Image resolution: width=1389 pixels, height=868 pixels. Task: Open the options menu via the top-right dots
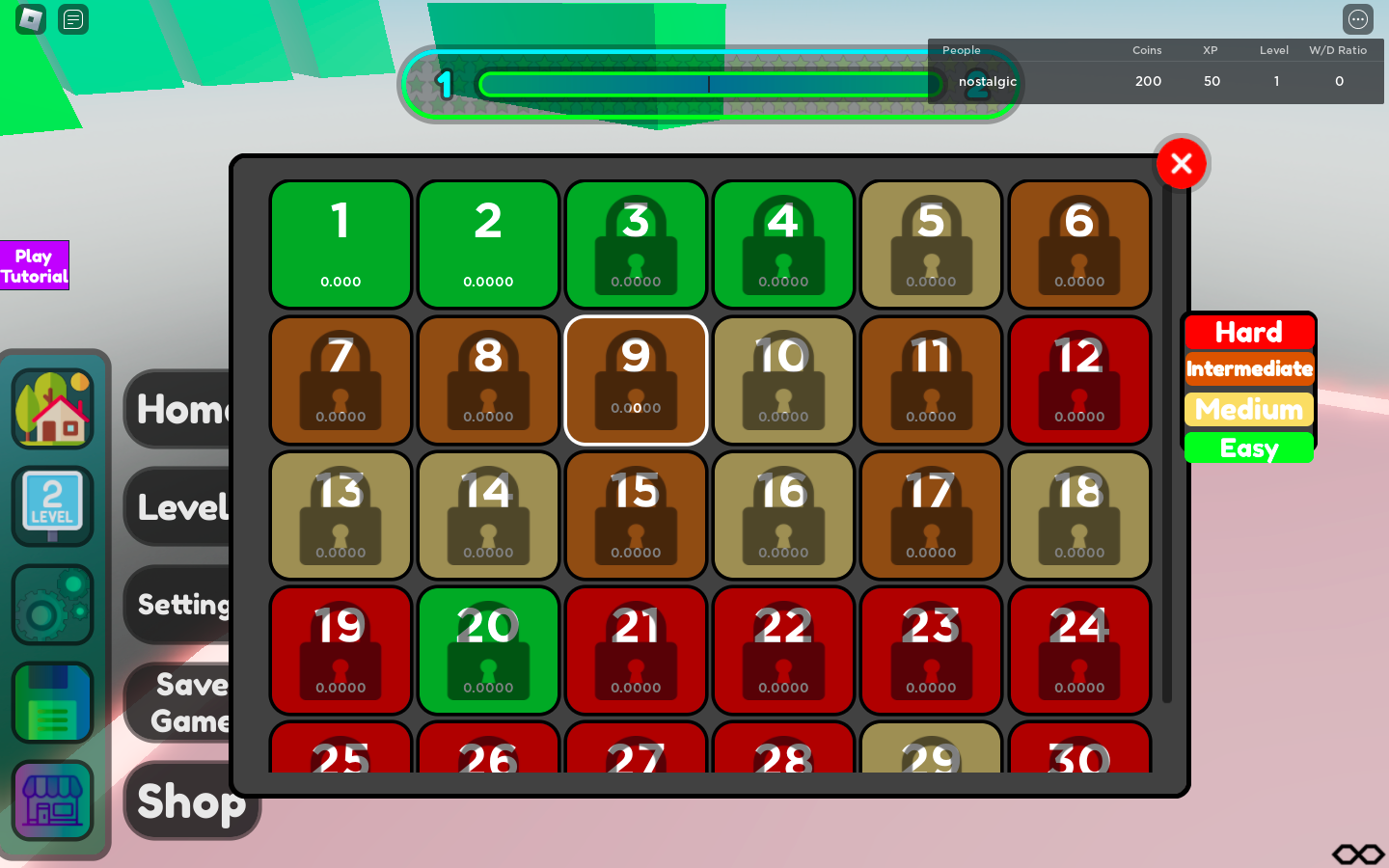coord(1358,19)
